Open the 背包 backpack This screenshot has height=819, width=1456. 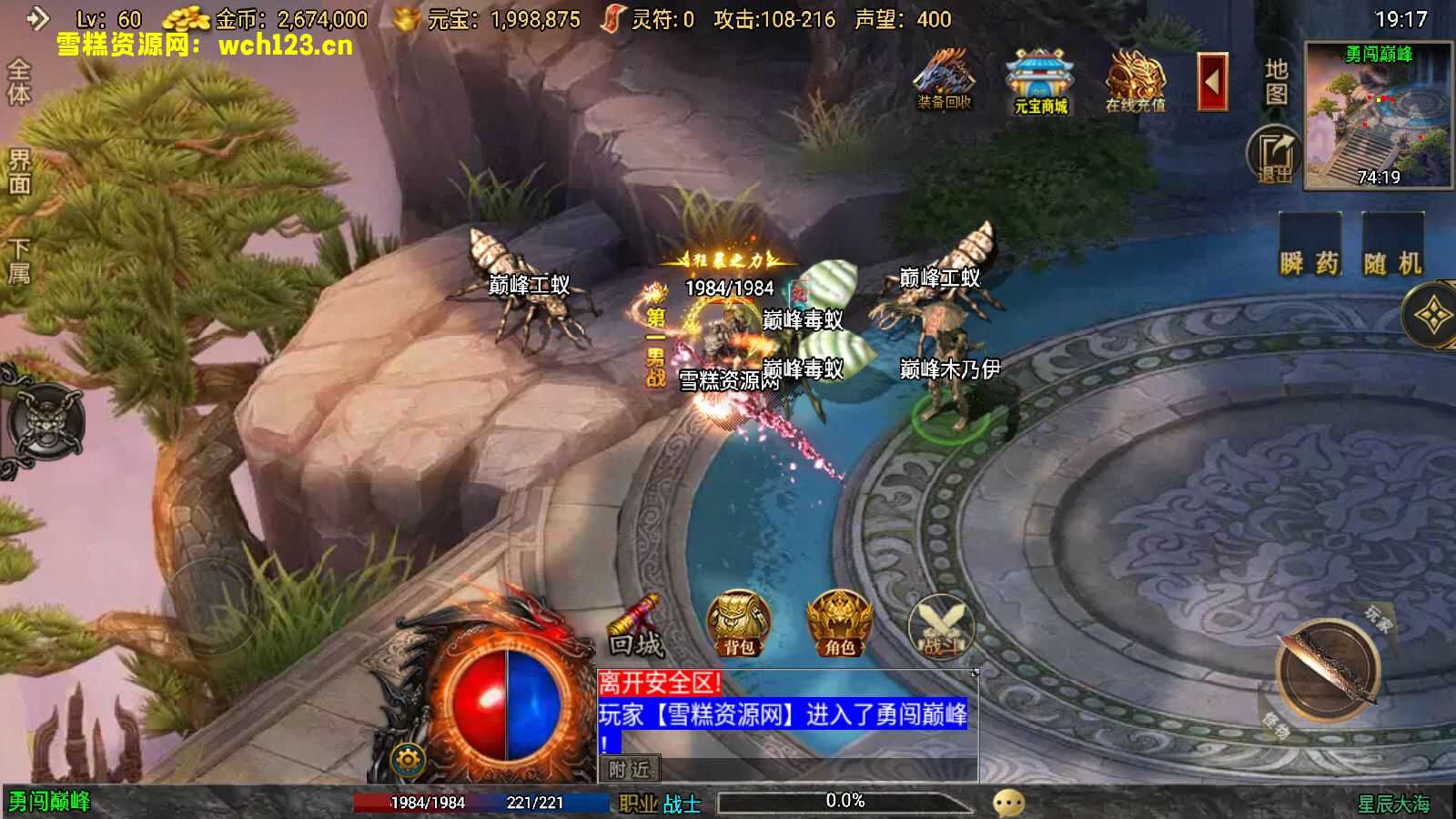tap(739, 623)
